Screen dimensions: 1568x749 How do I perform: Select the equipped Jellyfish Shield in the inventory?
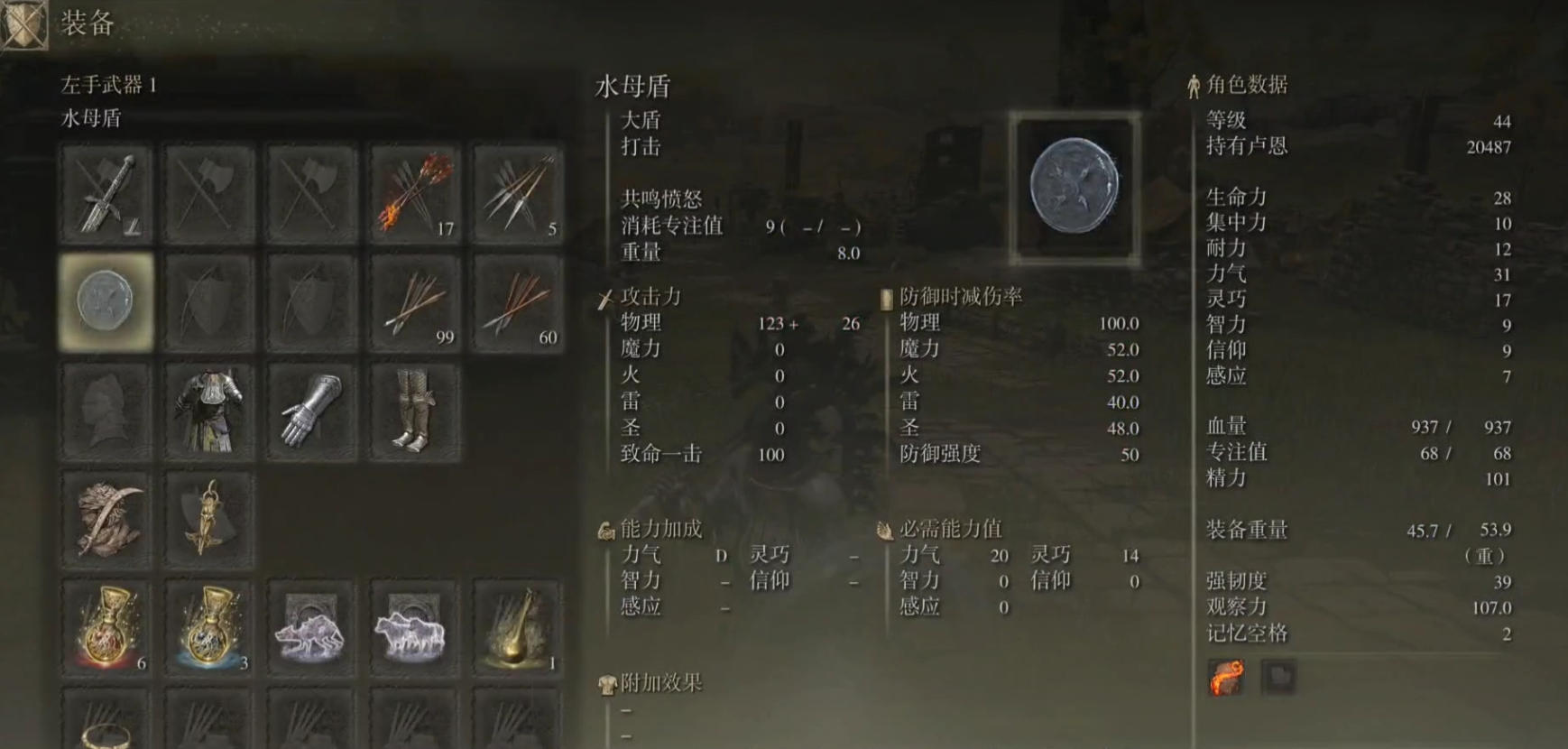click(104, 302)
